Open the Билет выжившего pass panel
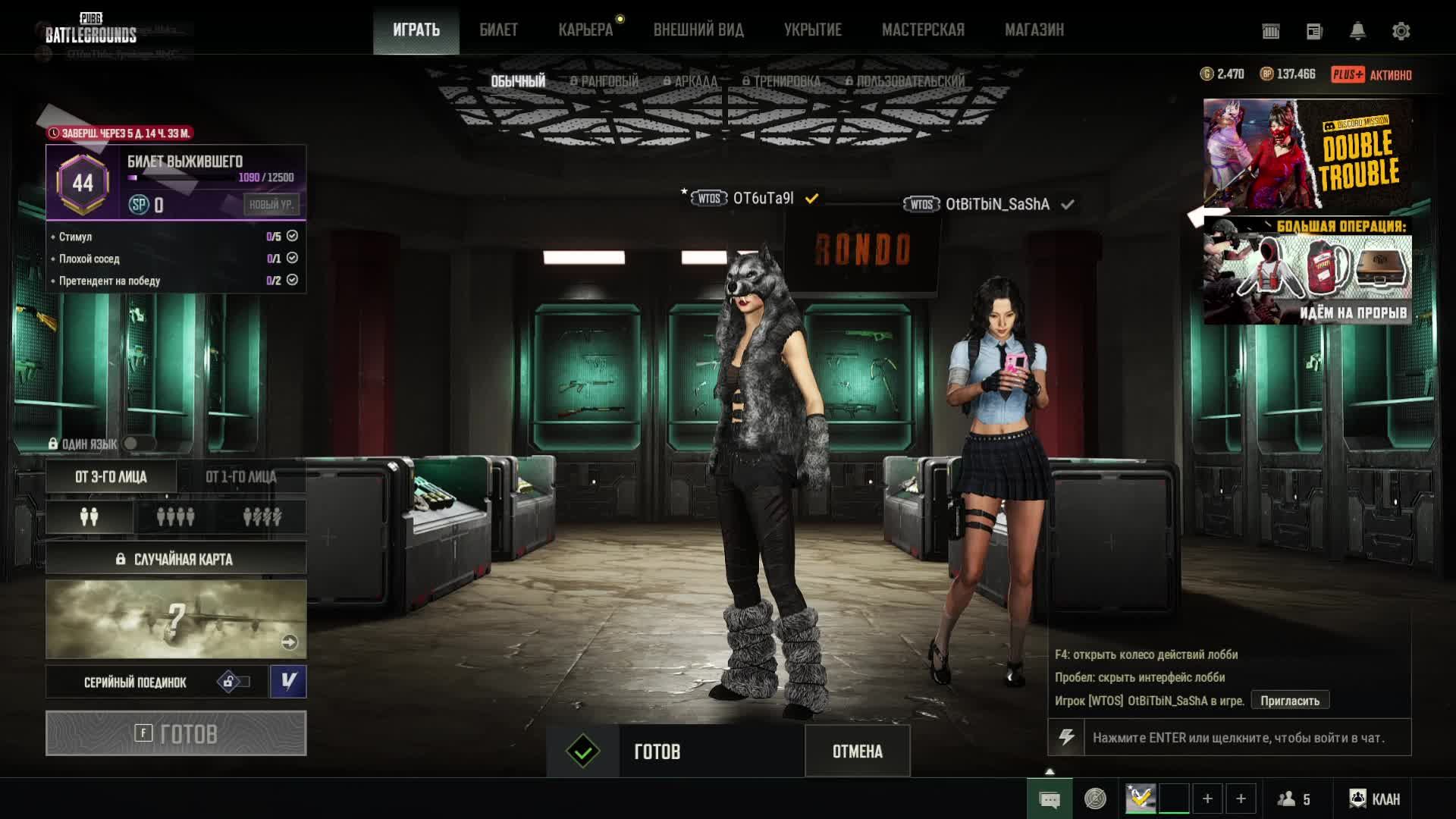The width and height of the screenshot is (1456, 819). [176, 182]
